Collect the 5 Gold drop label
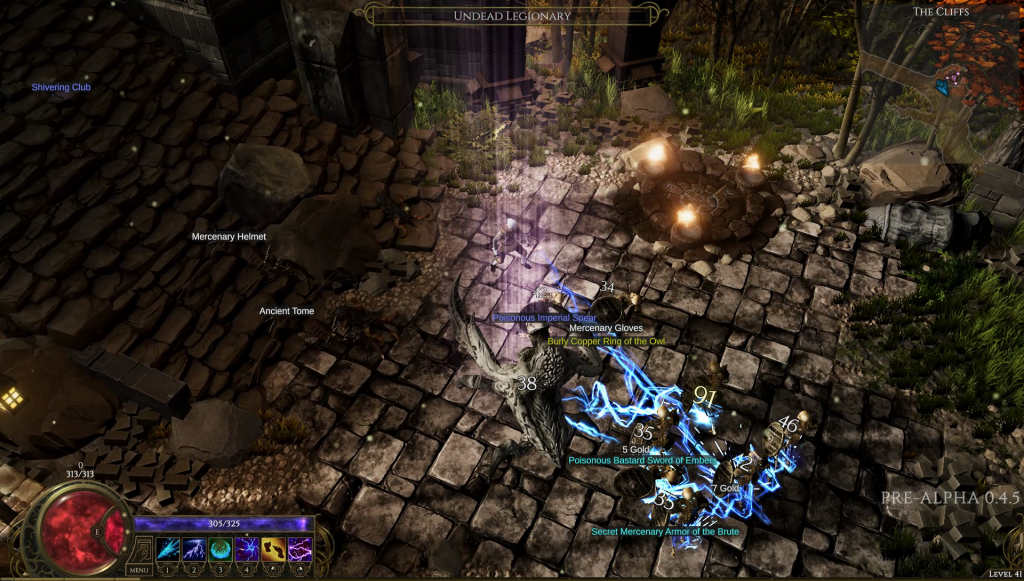Screen dimensions: 1024x581 pos(637,449)
